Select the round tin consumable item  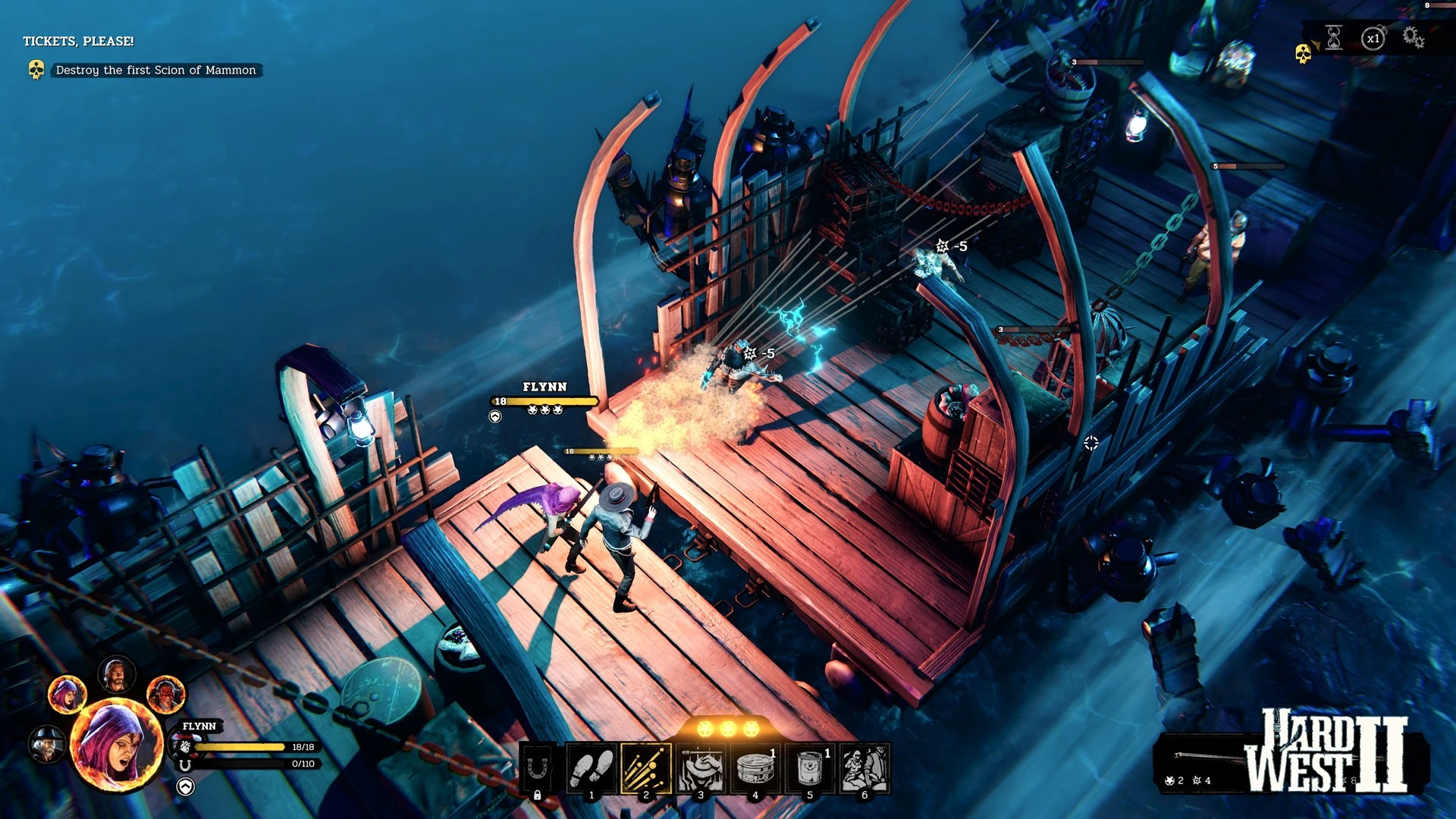pyautogui.click(x=755, y=769)
